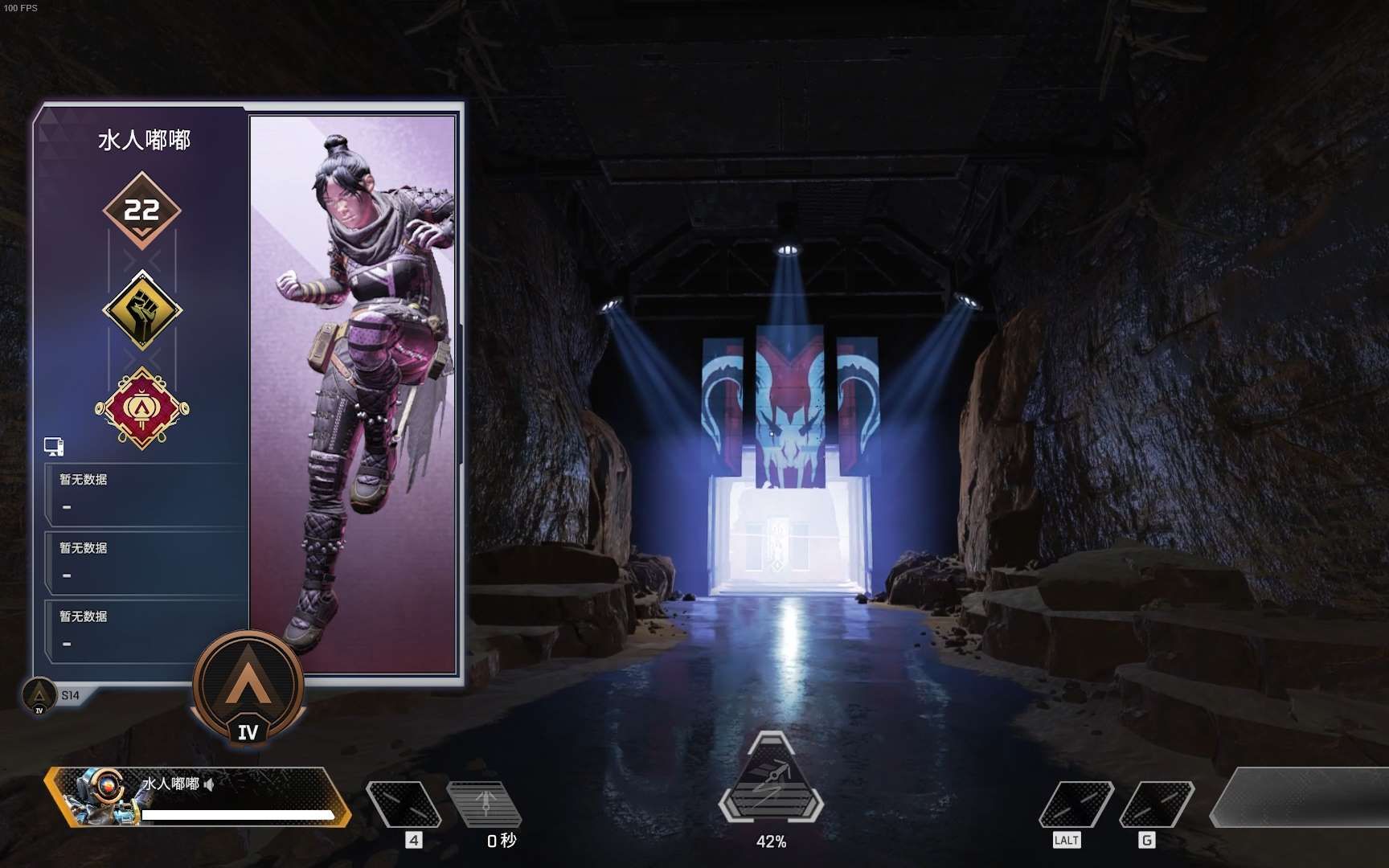Viewport: 1389px width, 868px height.
Task: Click the small S14 rank badge
Action: click(39, 695)
